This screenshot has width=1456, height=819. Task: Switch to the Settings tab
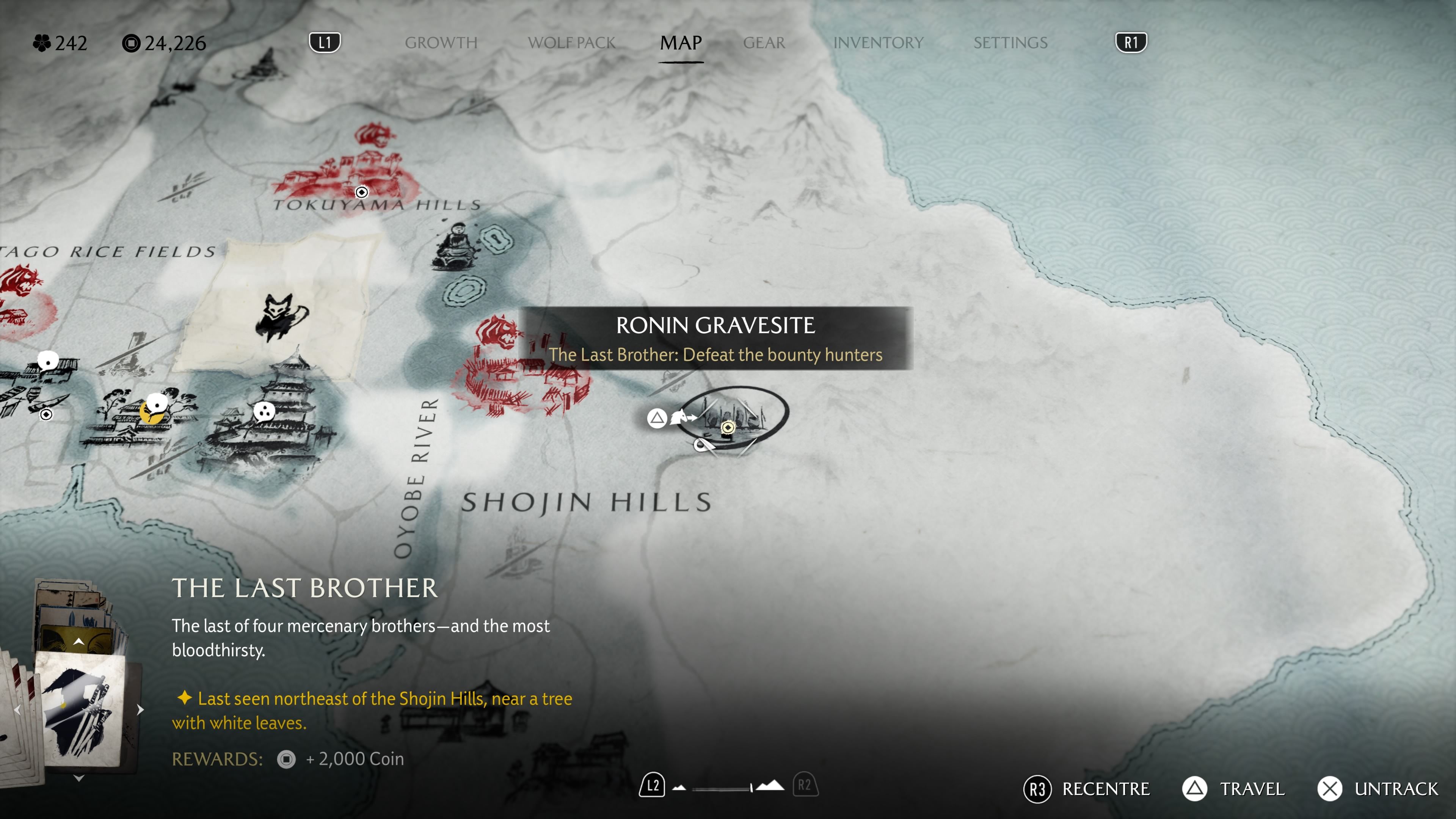pos(1010,43)
